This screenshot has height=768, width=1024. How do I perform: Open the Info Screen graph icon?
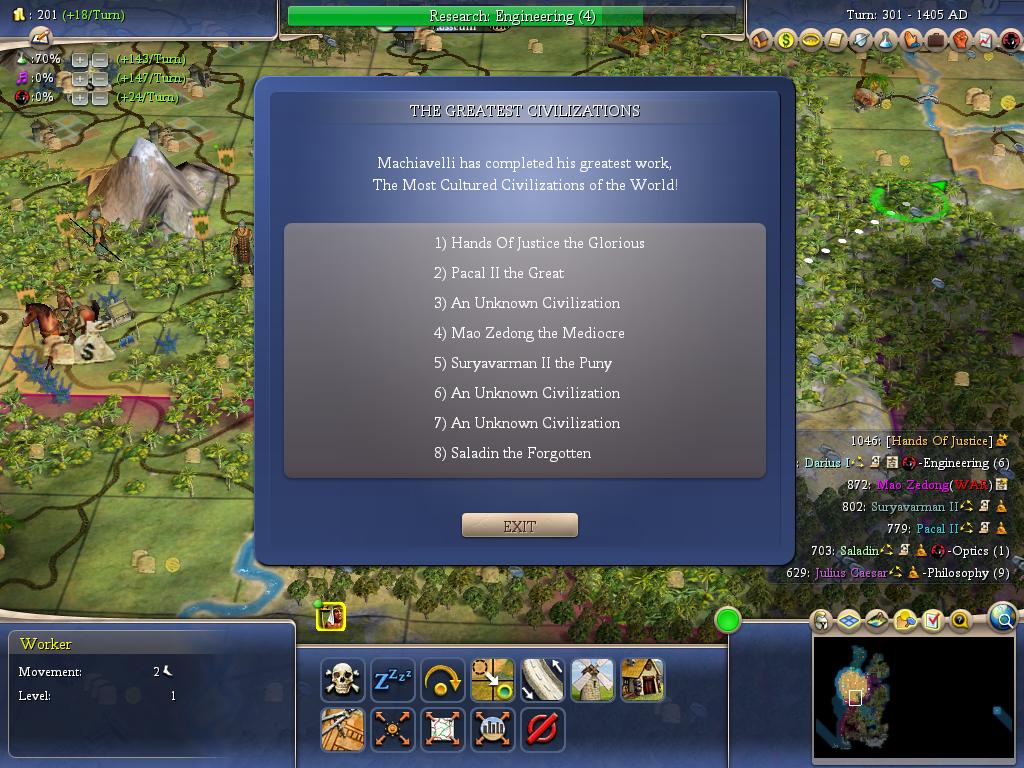pos(986,41)
